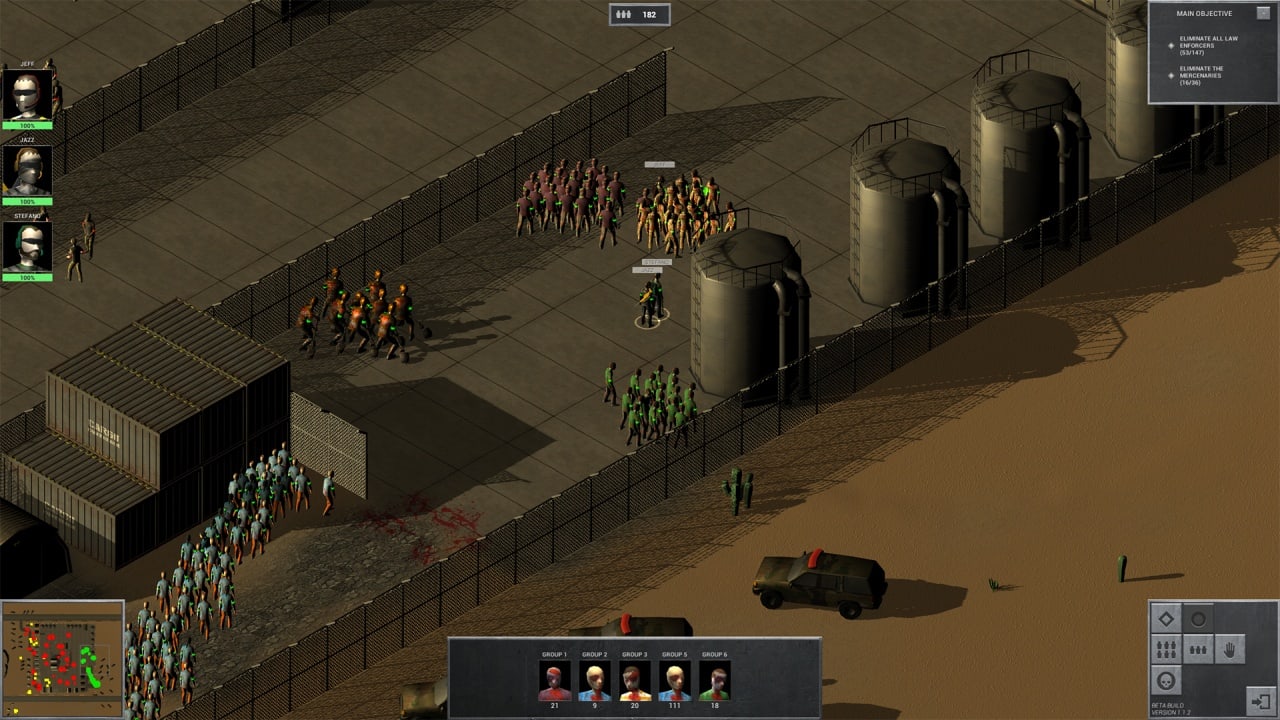Select Jazz's character portrait
Image resolution: width=1280 pixels, height=720 pixels.
click(27, 171)
